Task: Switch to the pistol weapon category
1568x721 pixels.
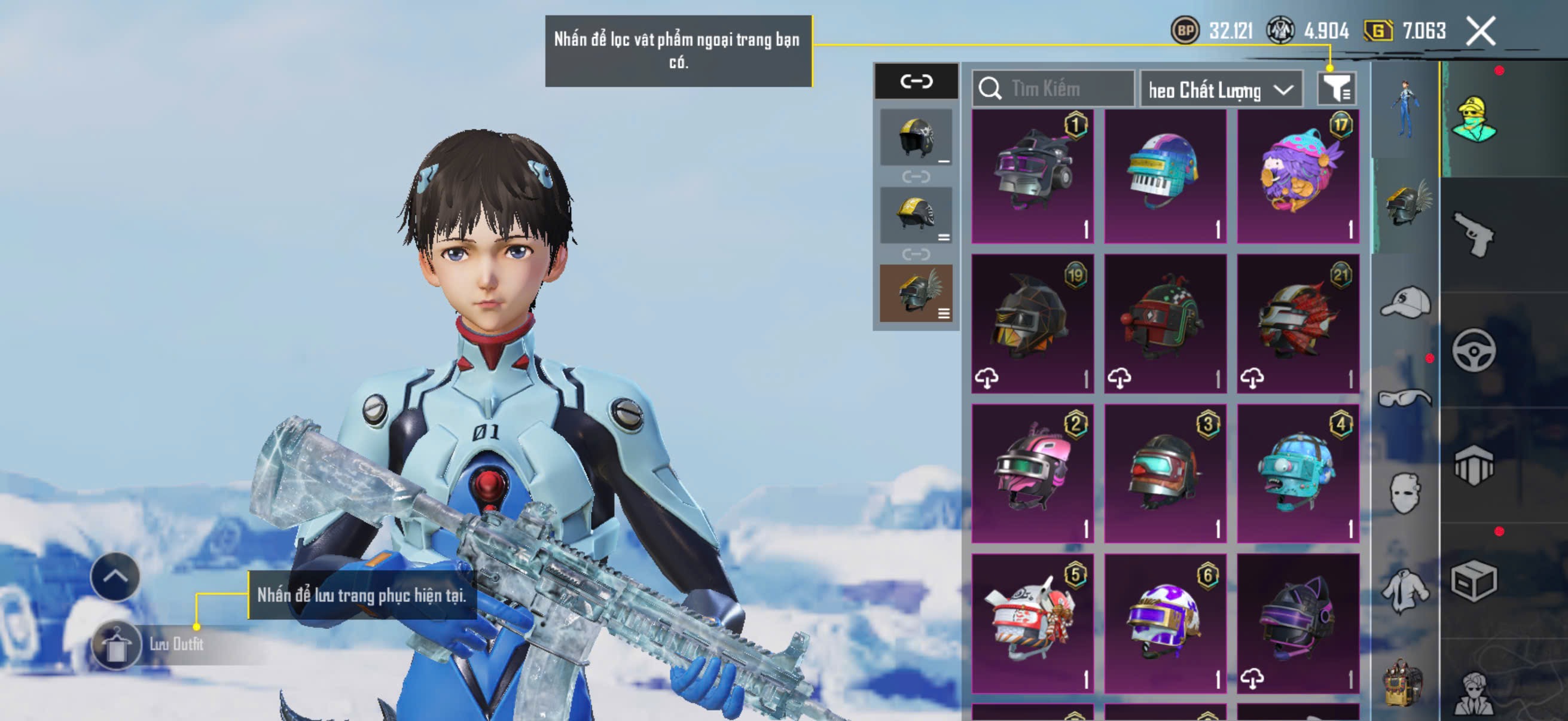Action: tap(1474, 235)
